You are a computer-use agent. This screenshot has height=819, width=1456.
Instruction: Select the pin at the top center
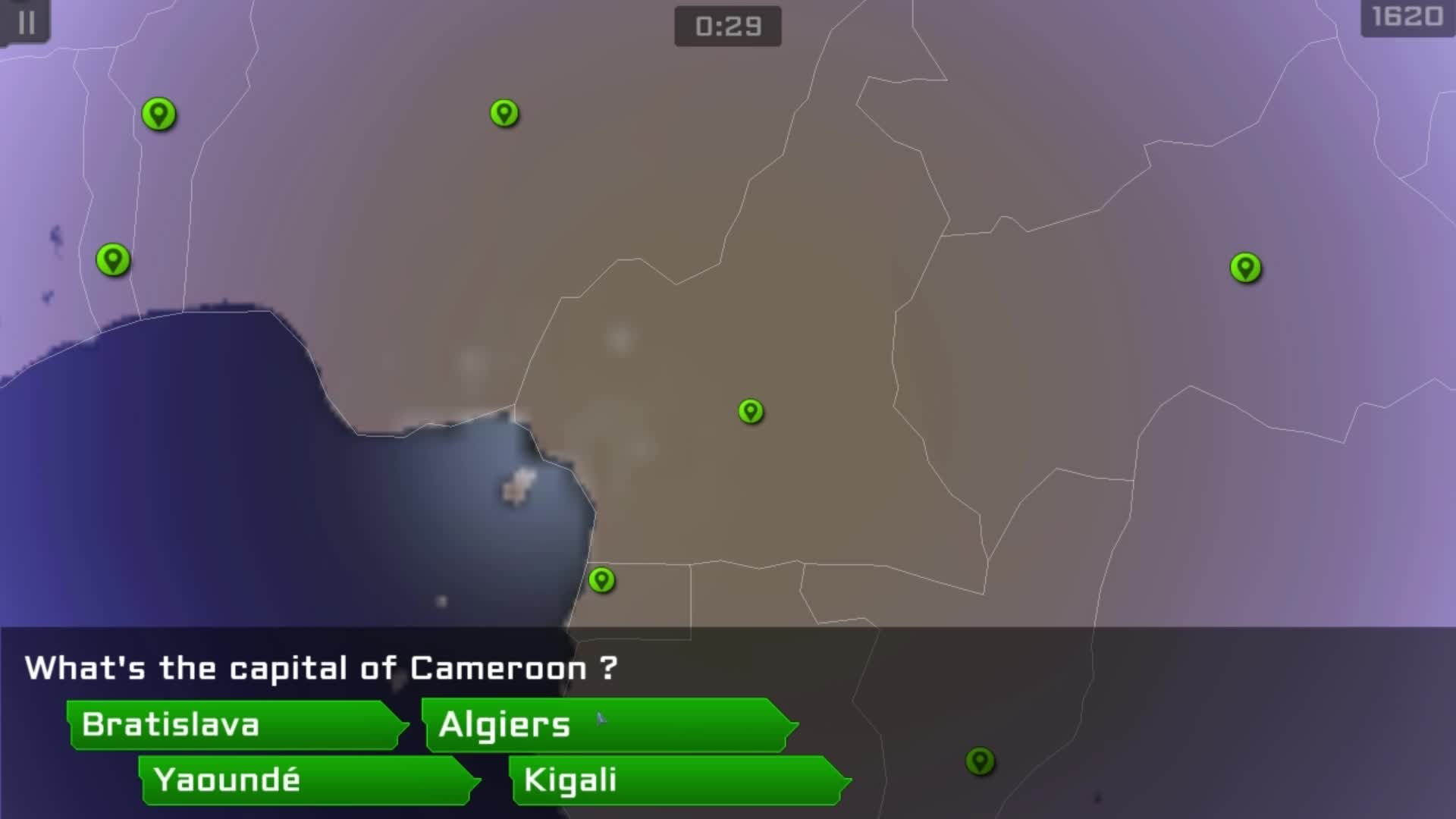504,112
